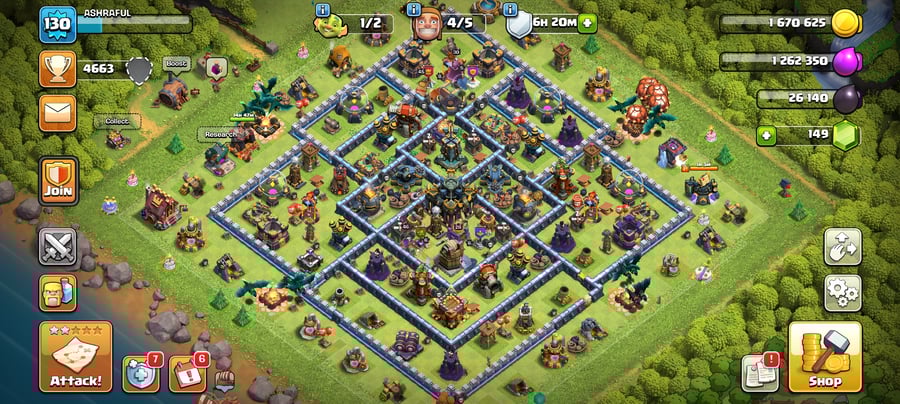Extend shield using the green plus button
900x404 pixels.
point(587,23)
